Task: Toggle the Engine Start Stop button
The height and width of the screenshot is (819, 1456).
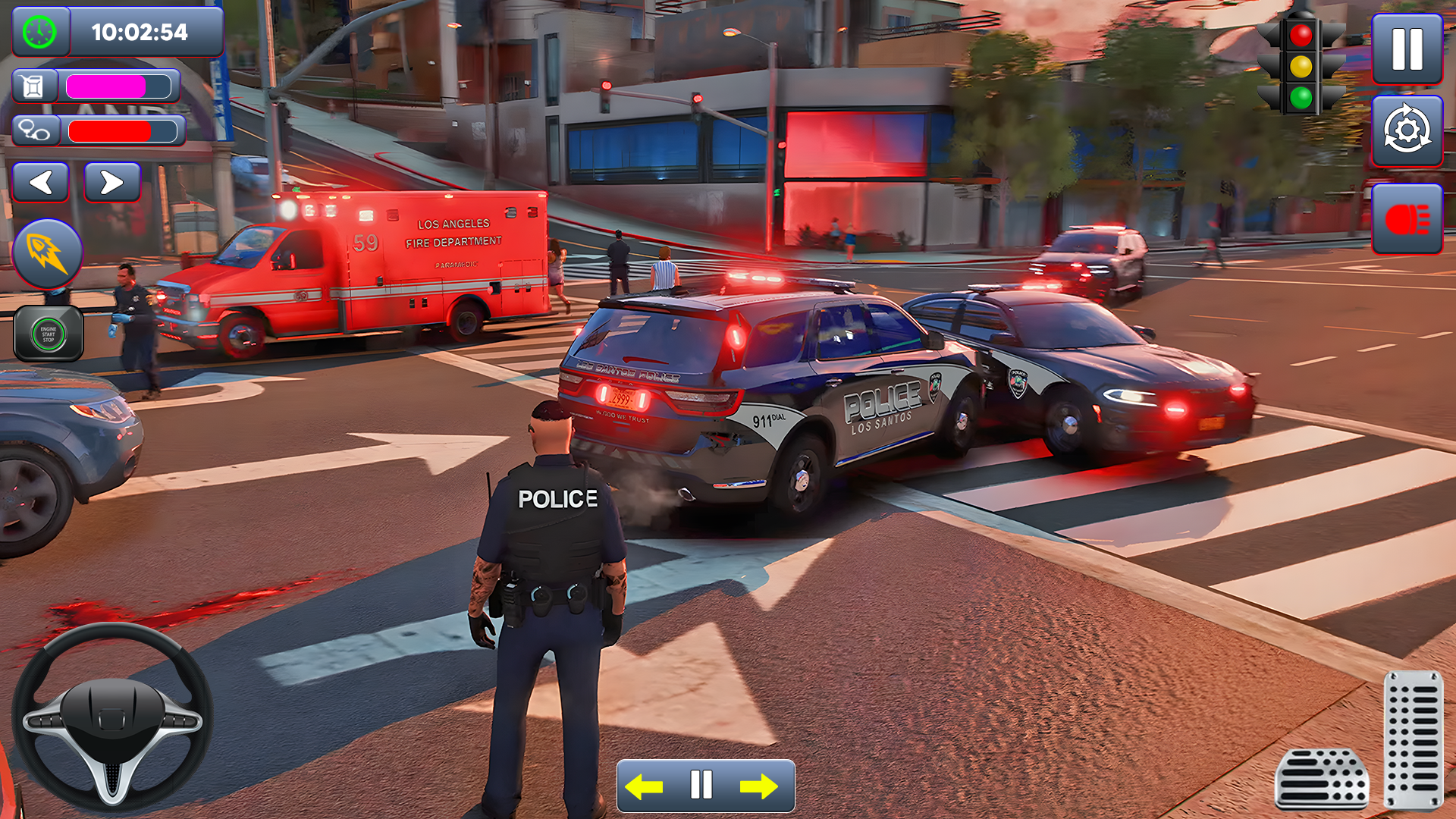Action: [x=49, y=334]
